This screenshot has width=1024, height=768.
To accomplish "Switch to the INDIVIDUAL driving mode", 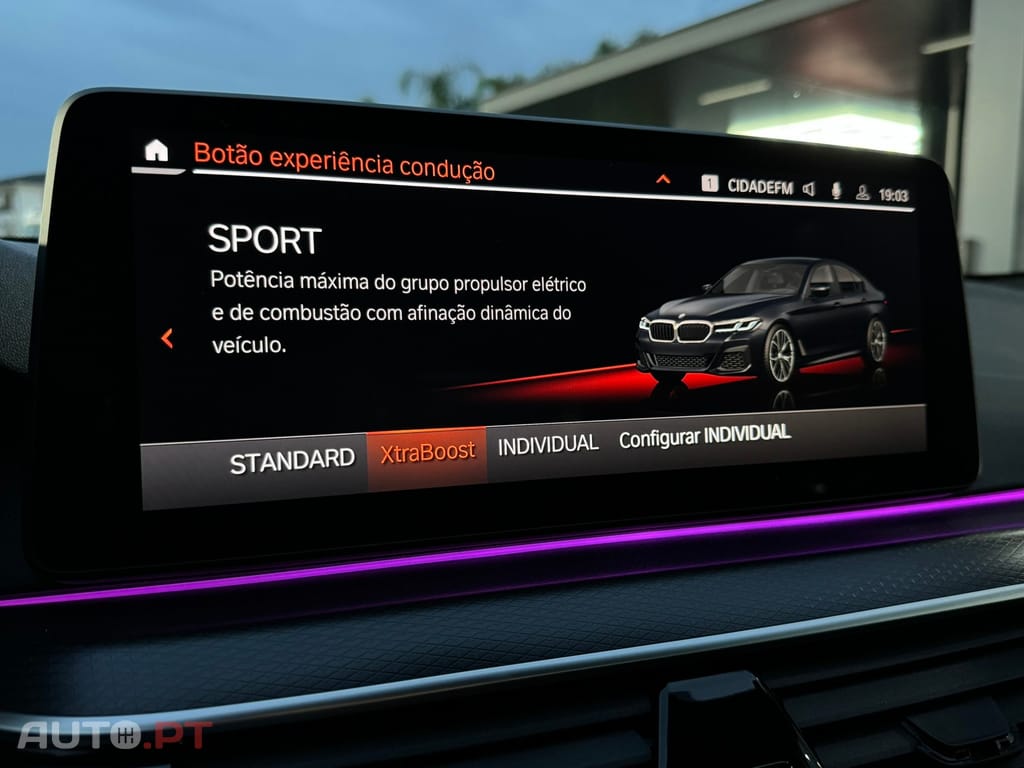I will tap(548, 444).
